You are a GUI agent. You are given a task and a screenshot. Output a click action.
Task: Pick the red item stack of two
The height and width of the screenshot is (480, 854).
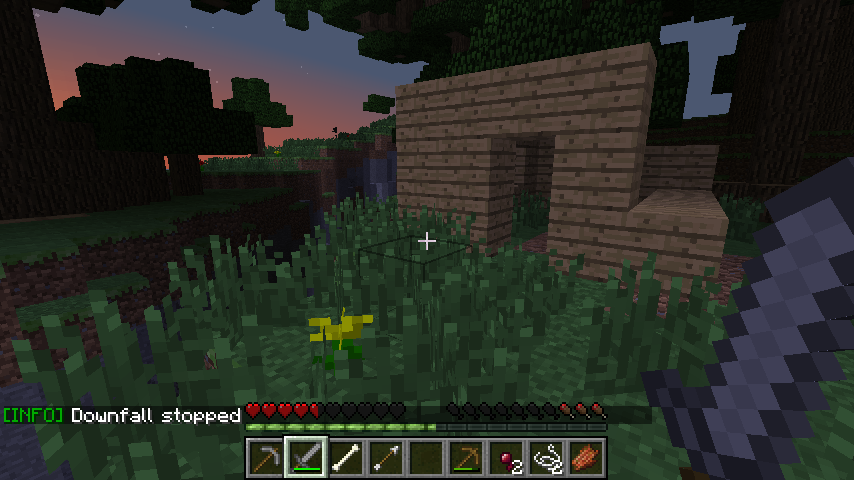[507, 458]
